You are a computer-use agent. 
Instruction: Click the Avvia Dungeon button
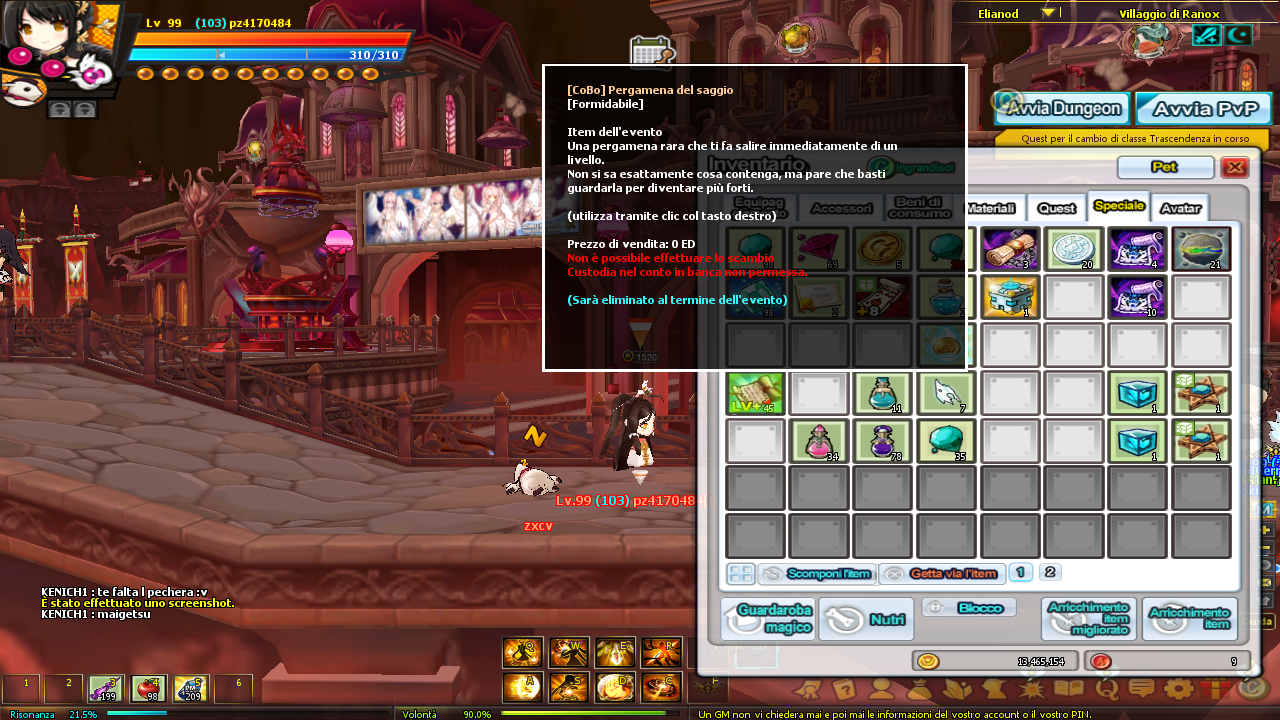[1062, 108]
